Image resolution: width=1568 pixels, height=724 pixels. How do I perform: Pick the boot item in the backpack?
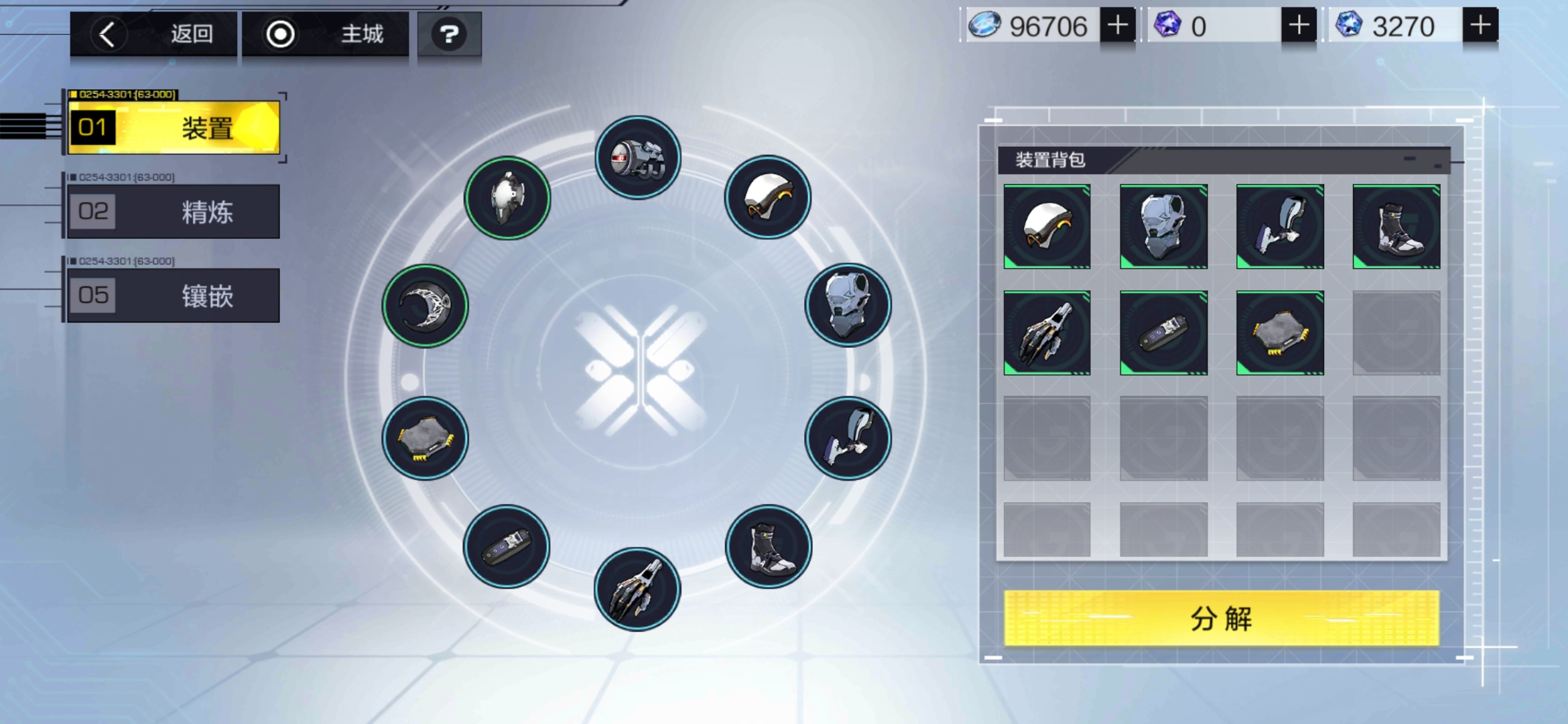point(1396,227)
